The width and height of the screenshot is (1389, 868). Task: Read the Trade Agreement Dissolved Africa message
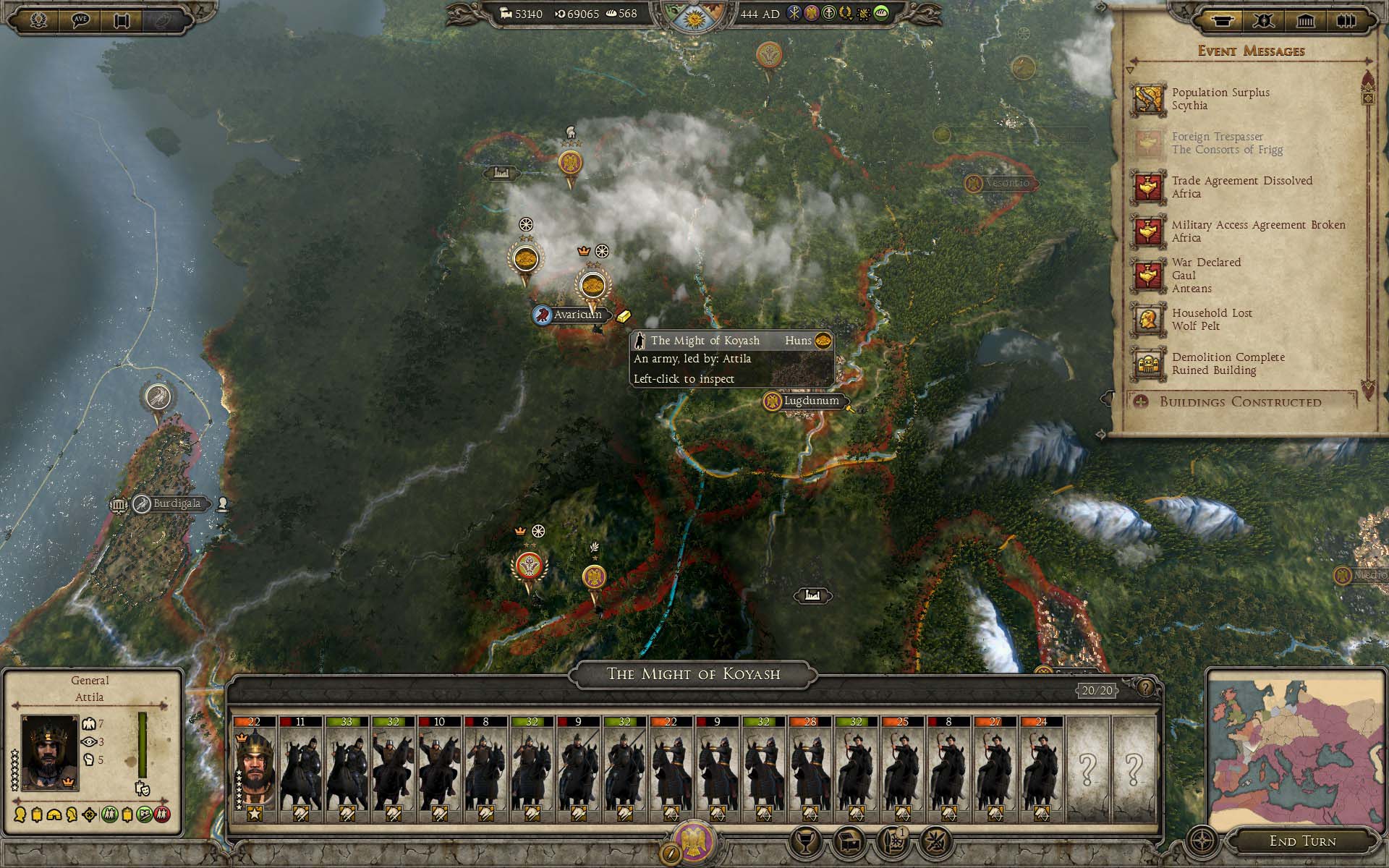click(x=1241, y=187)
